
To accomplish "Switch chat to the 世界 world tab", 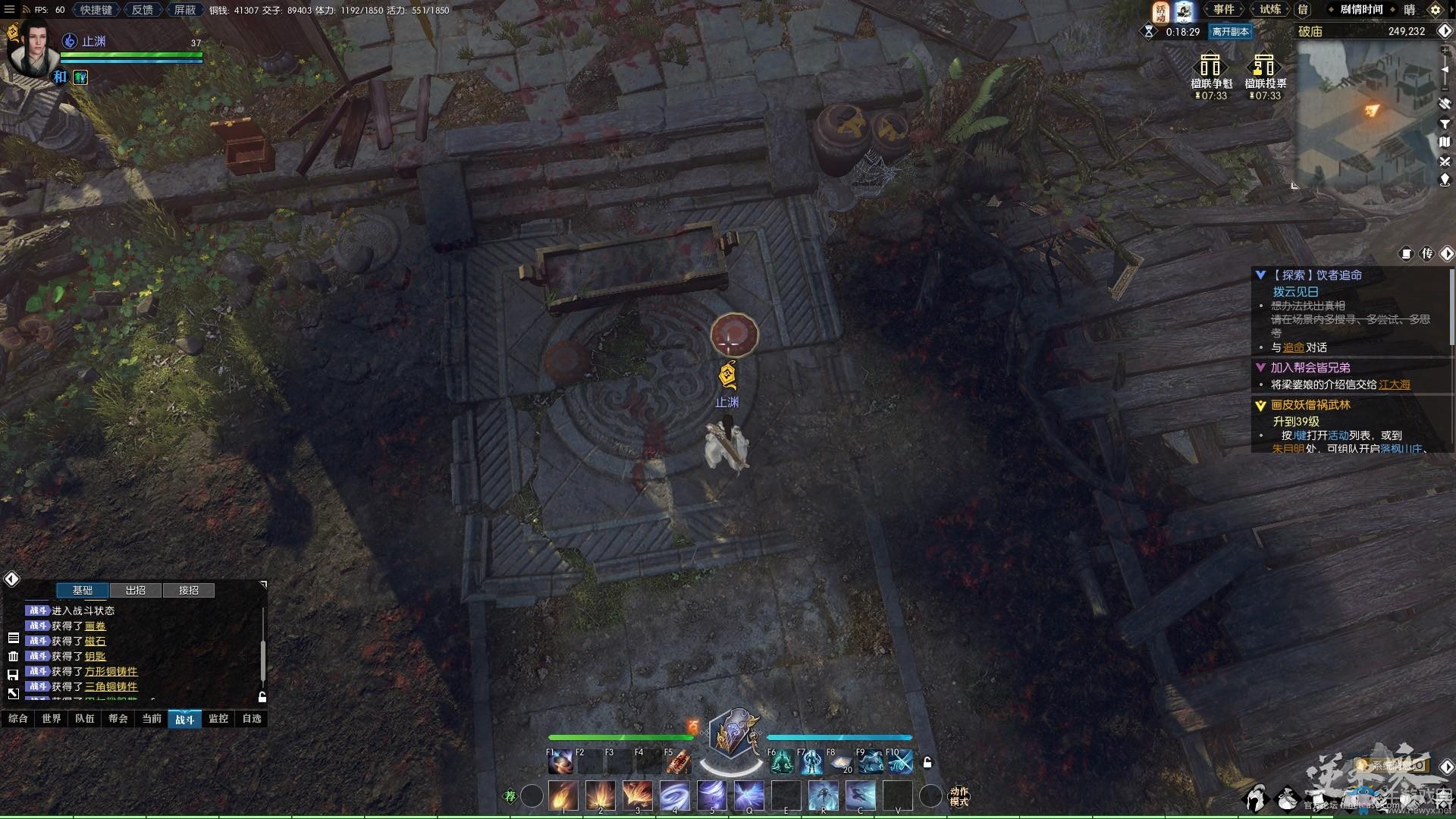I will [52, 718].
